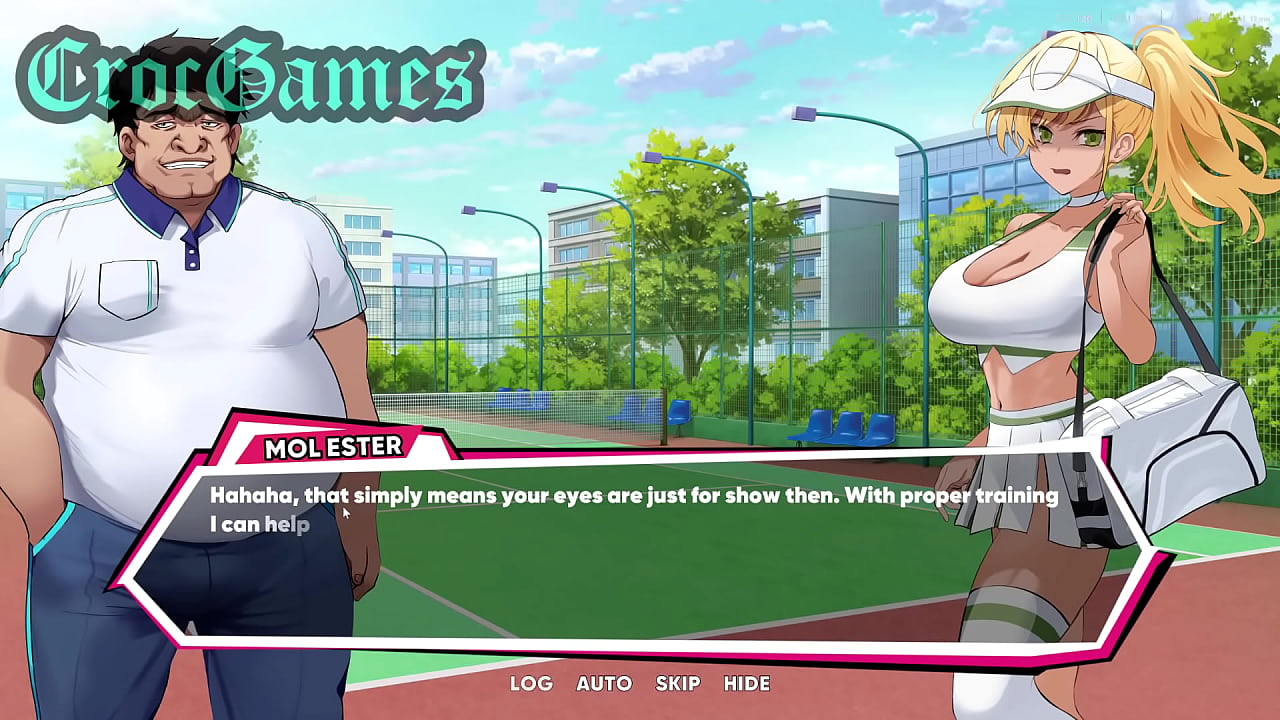Open the LOG dialogue history

tap(529, 684)
